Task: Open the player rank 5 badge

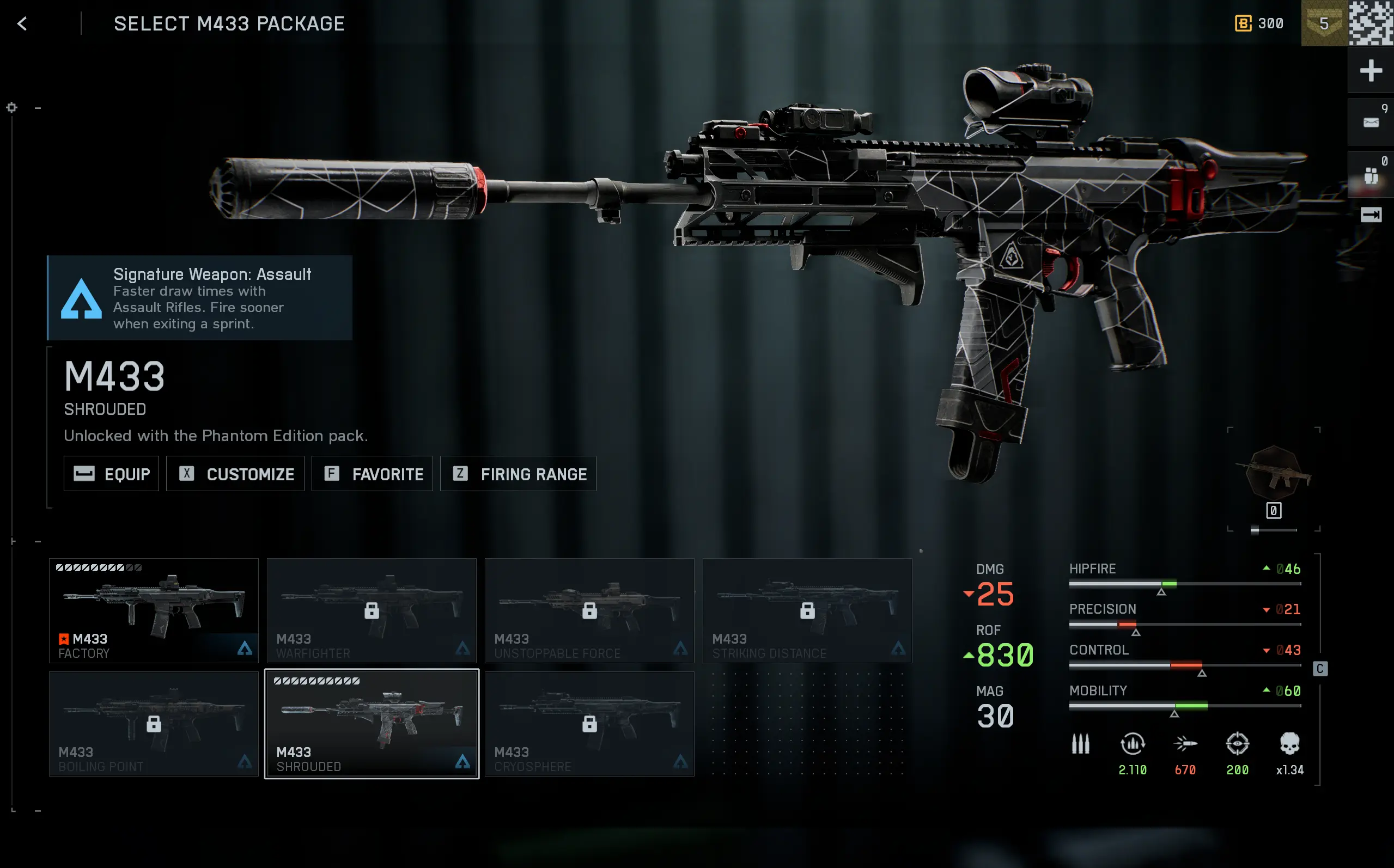Action: coord(1323,23)
